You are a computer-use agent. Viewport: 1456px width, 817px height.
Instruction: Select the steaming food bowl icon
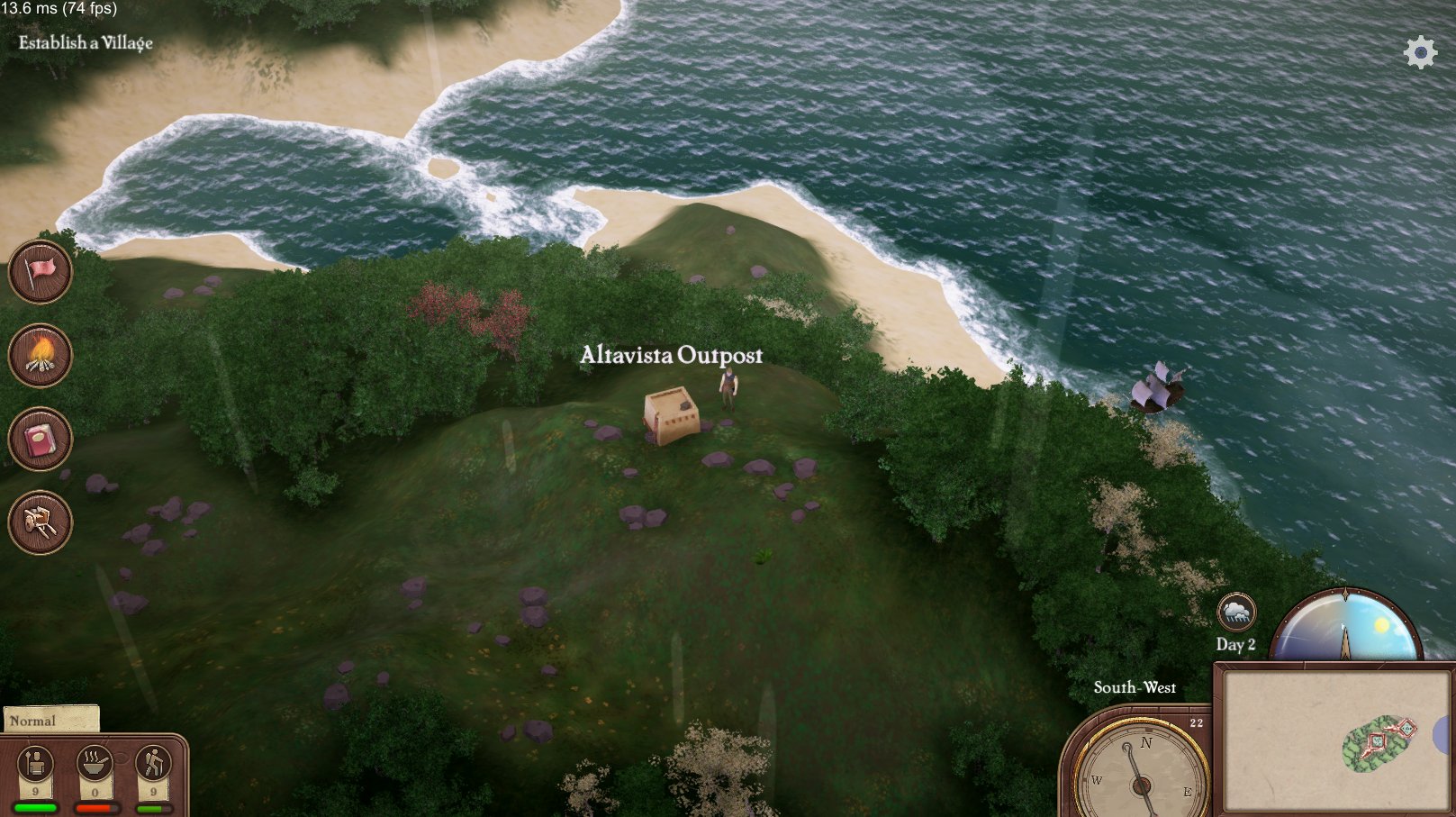pyautogui.click(x=95, y=765)
